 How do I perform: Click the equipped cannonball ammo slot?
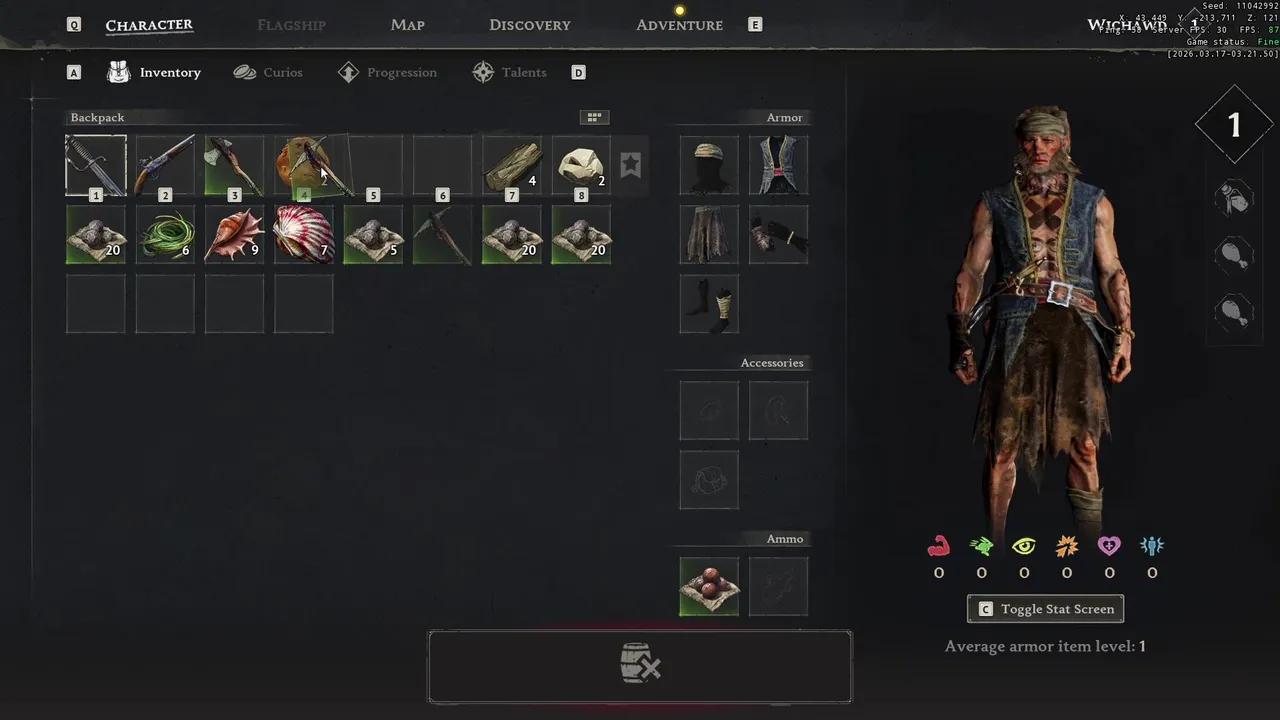709,586
